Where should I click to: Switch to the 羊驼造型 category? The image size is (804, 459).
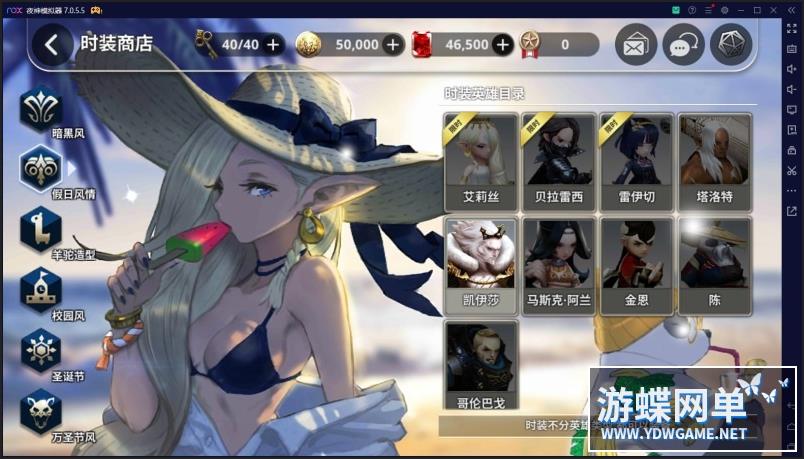[41, 228]
